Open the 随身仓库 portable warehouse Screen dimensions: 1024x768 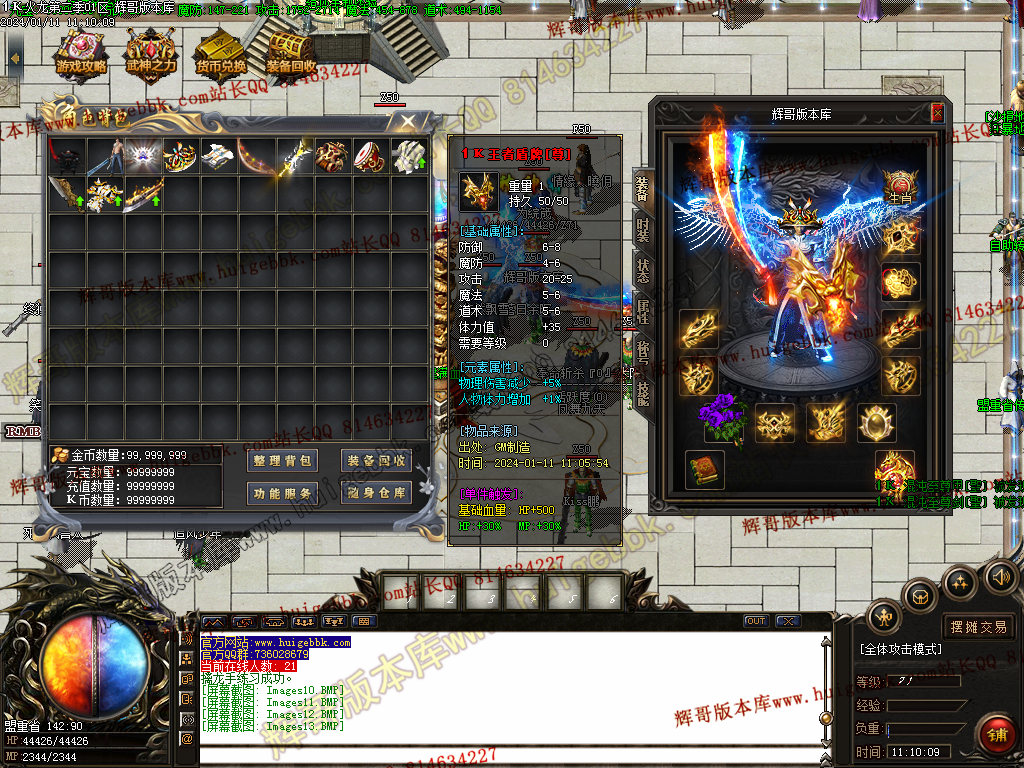(x=376, y=493)
